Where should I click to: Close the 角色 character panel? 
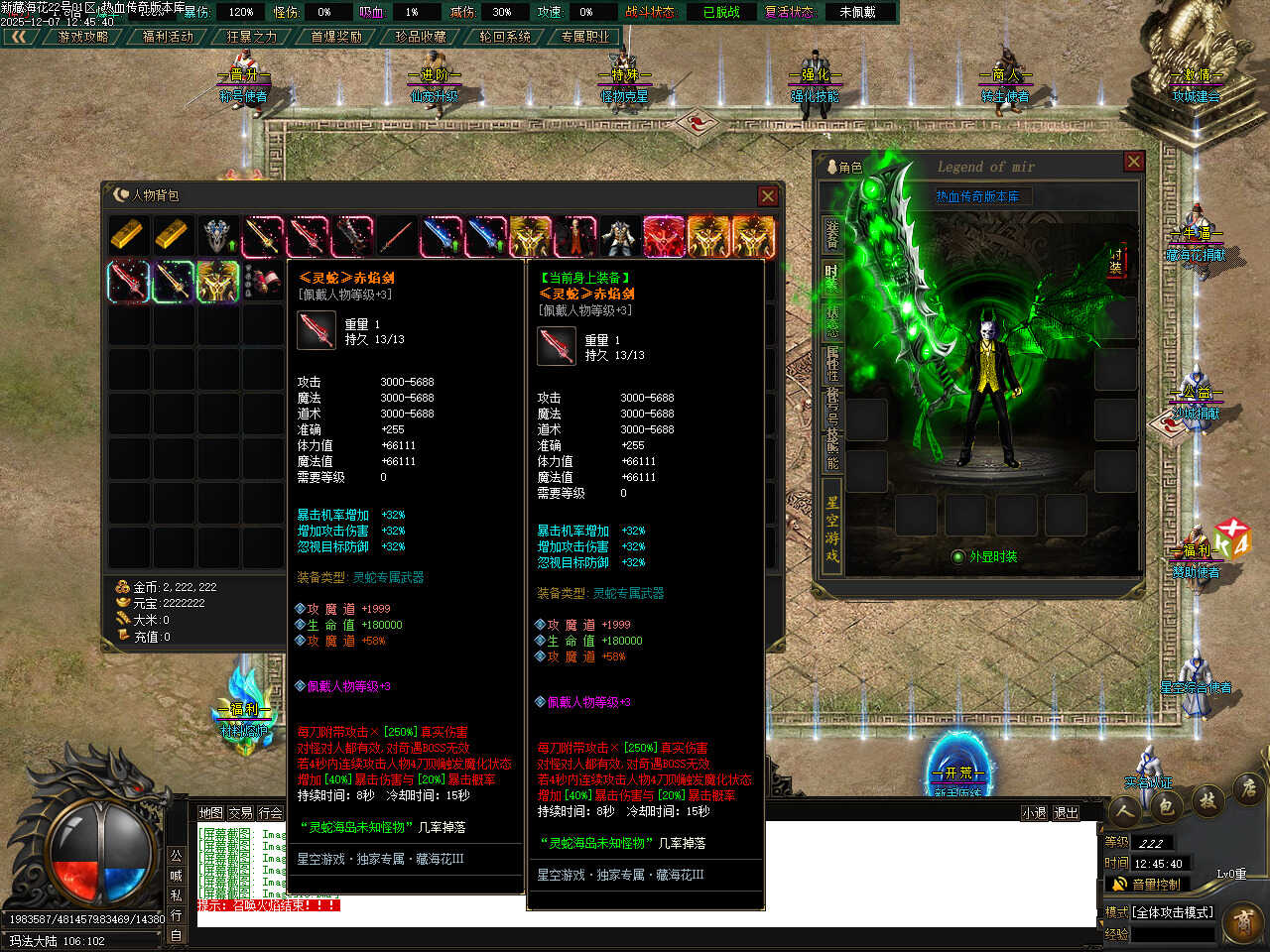click(x=1134, y=162)
